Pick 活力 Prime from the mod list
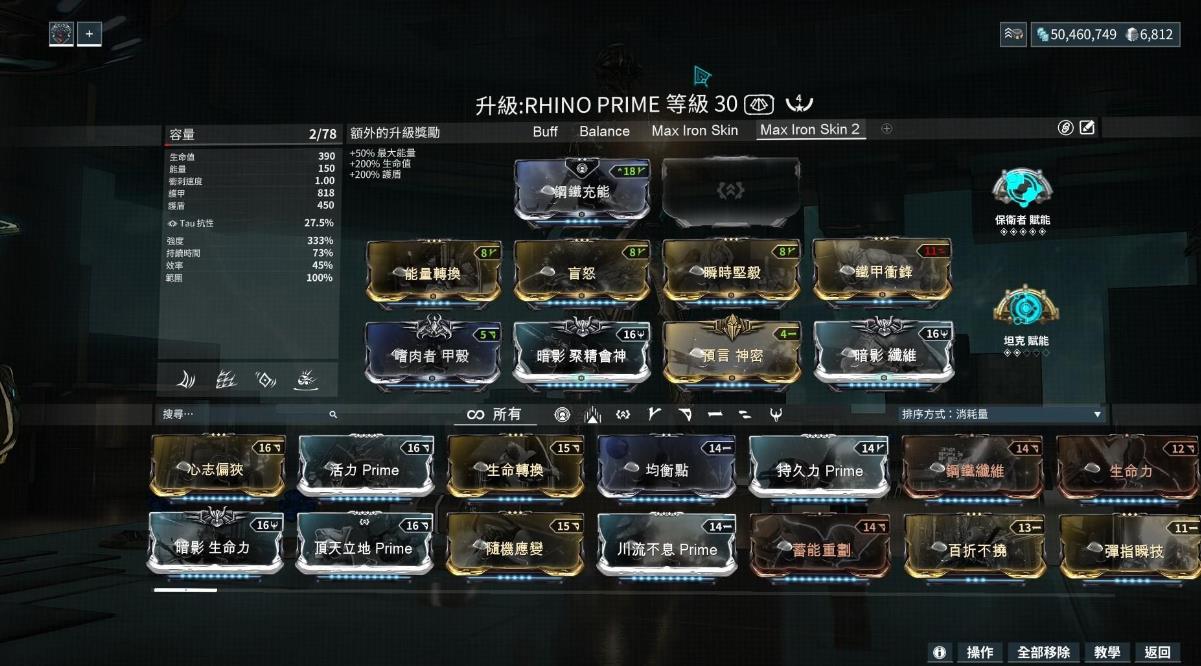This screenshot has height=666, width=1201. pyautogui.click(x=365, y=468)
